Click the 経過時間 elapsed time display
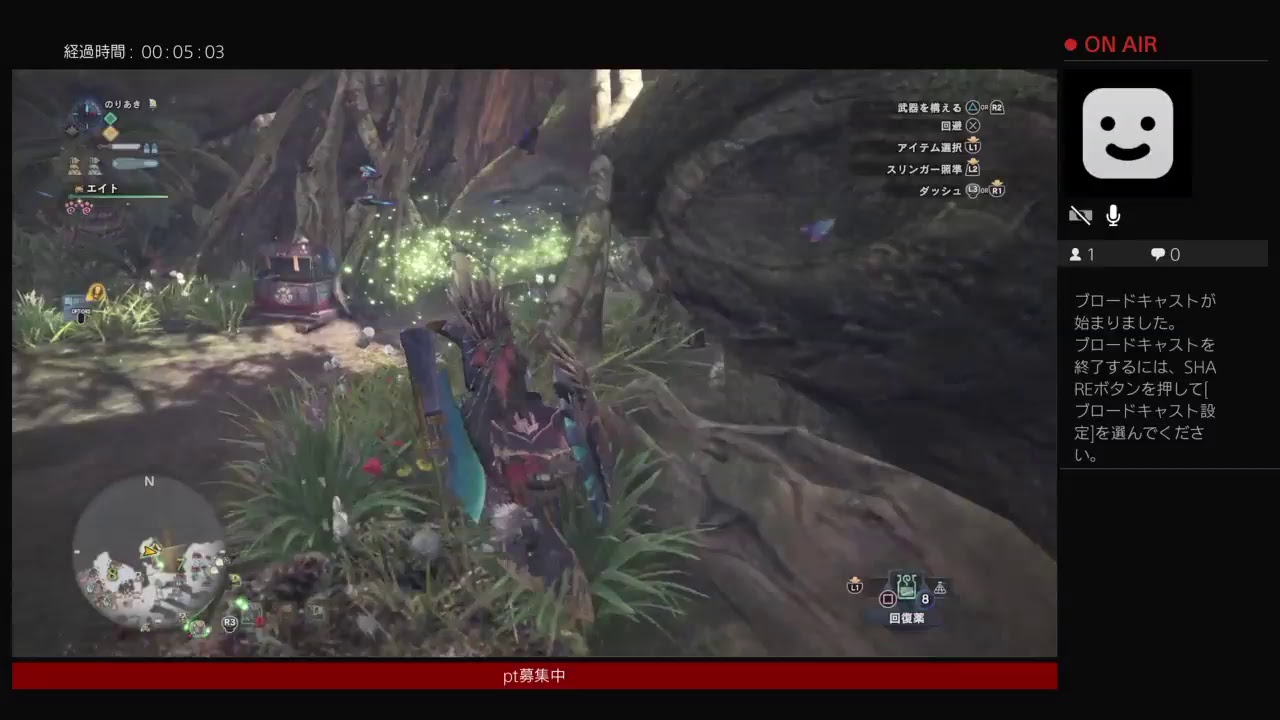The image size is (1280, 720). pos(145,52)
